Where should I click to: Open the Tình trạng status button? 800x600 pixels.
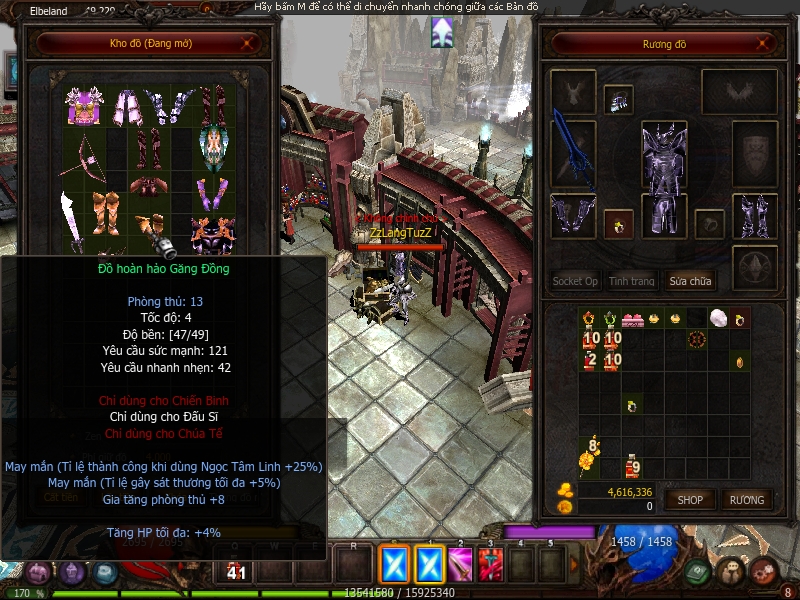click(632, 281)
